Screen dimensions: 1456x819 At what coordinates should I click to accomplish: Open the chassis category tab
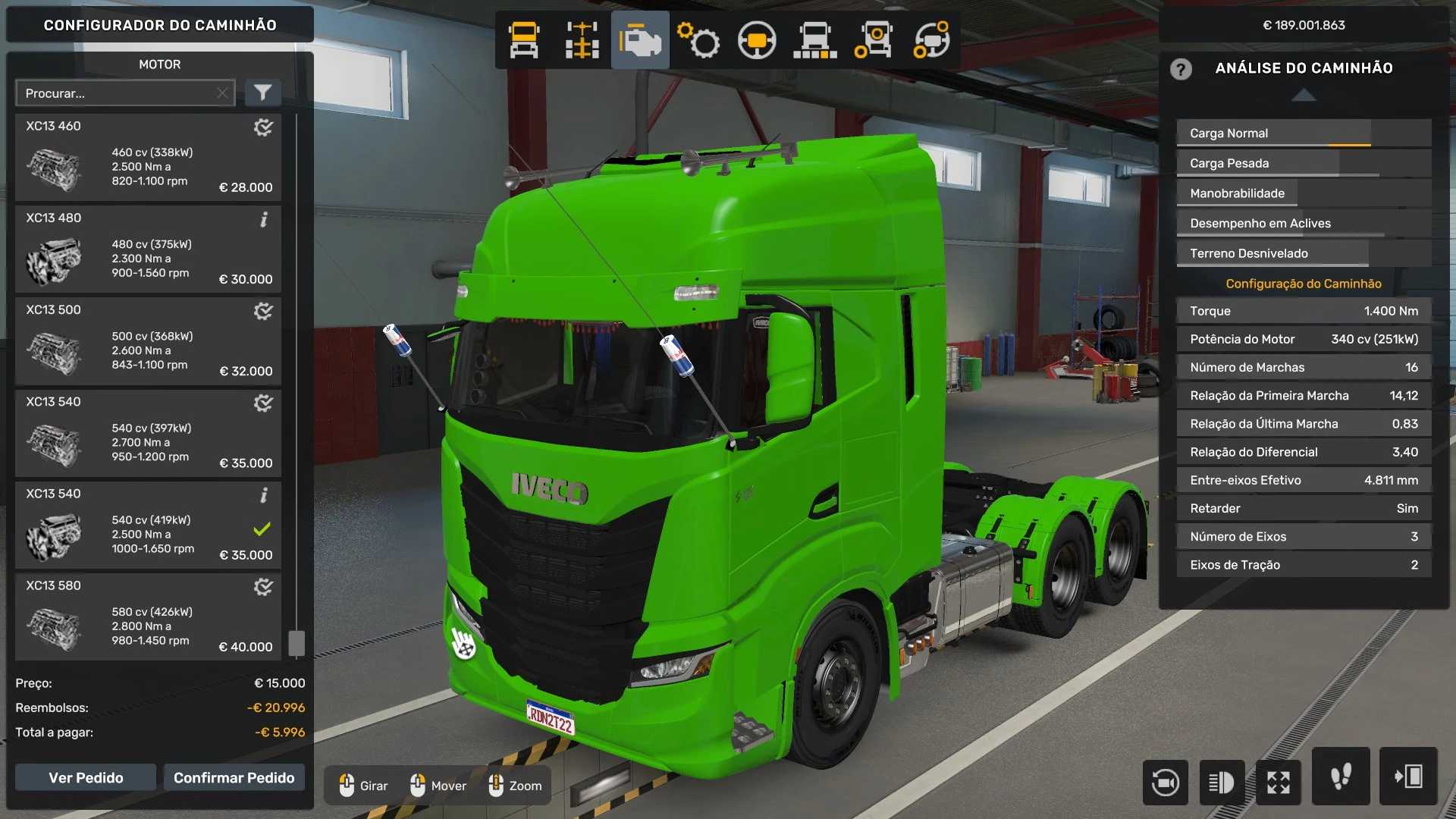point(582,40)
